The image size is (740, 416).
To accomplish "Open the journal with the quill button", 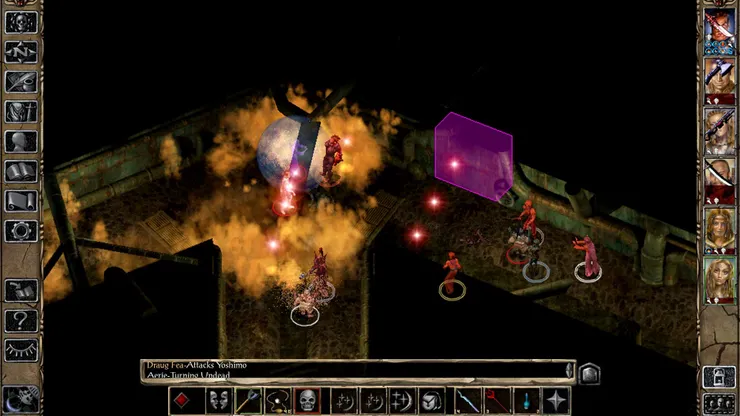I will (21, 81).
